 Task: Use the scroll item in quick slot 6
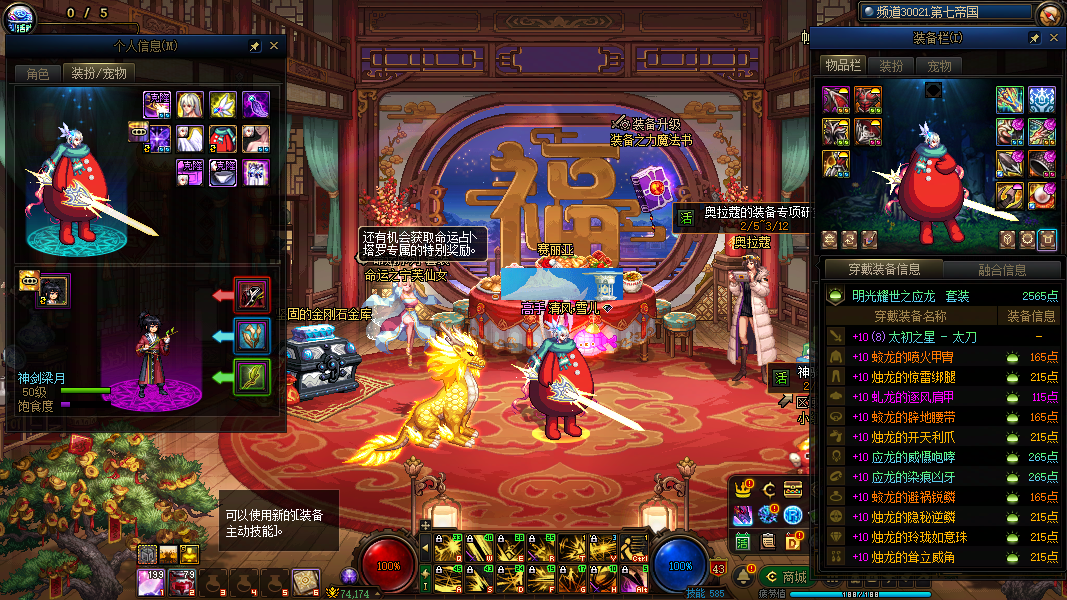pyautogui.click(x=305, y=580)
